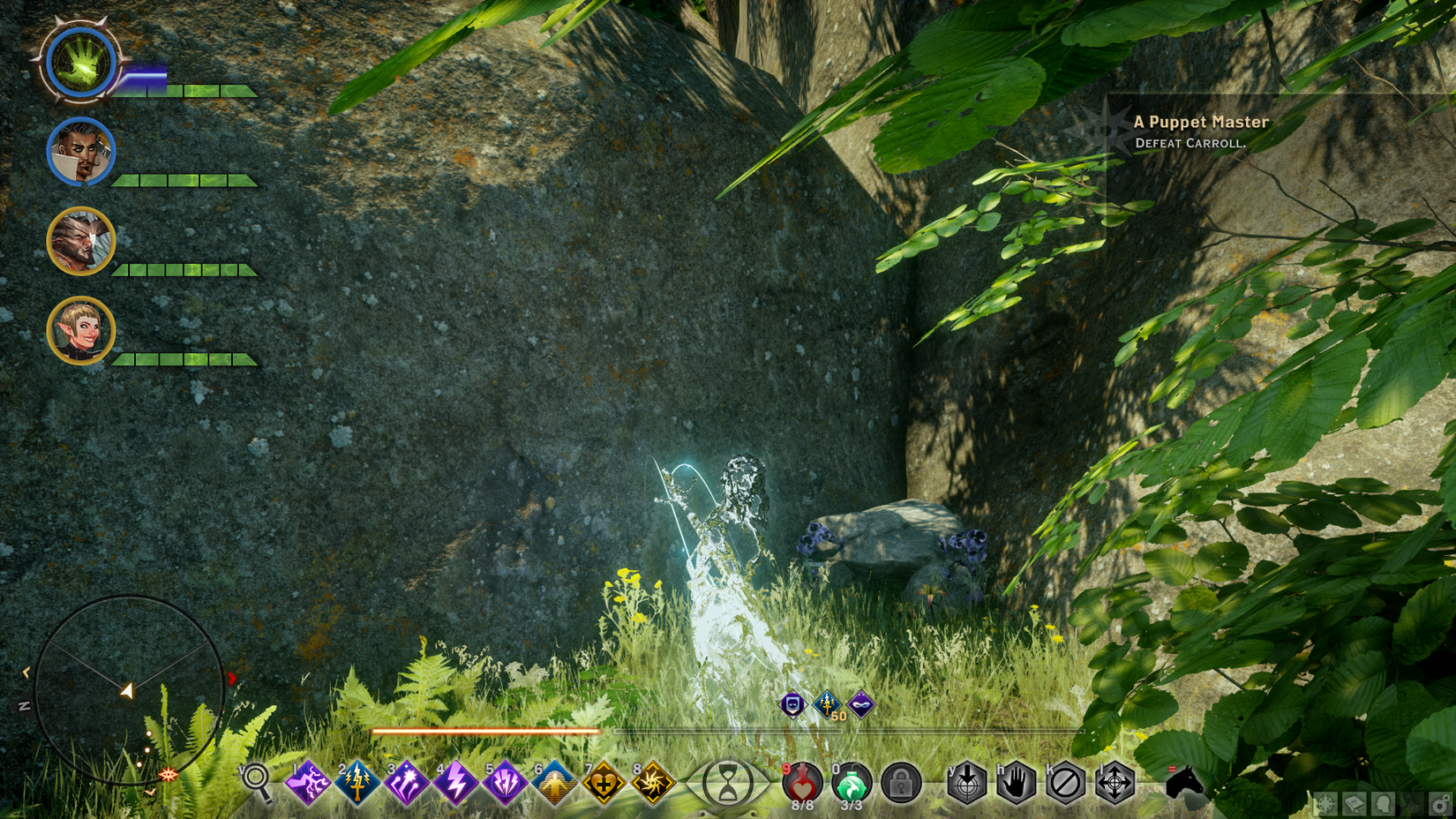Cast the chain lightning ability in slot 1
1456x819 pixels.
point(308,783)
